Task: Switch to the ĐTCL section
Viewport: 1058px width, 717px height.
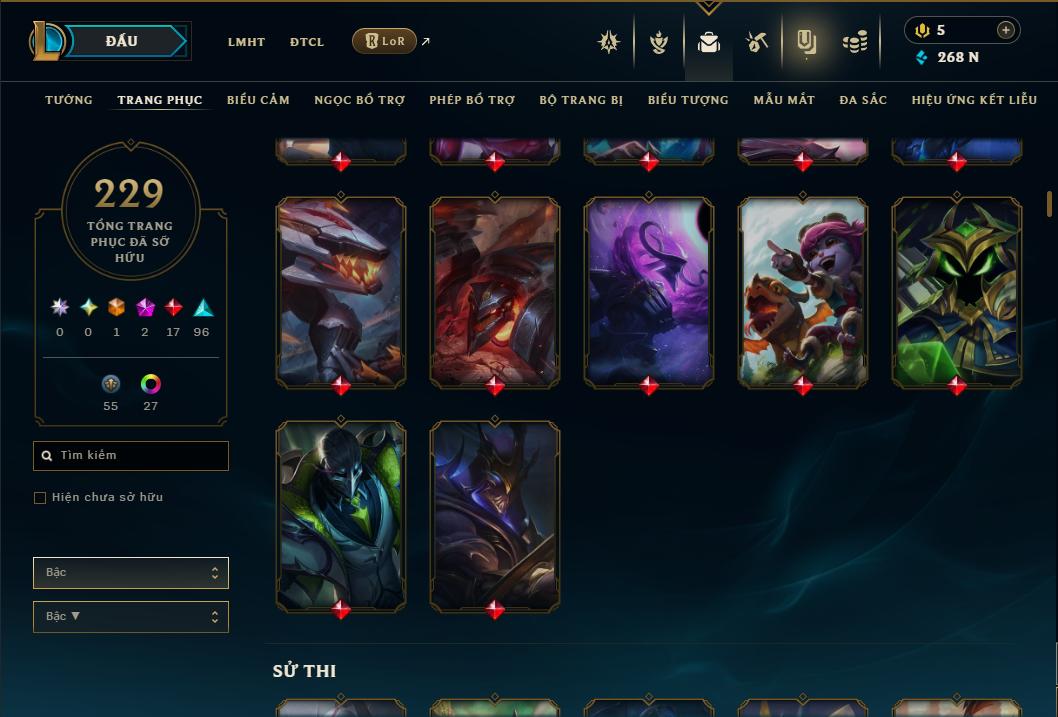Action: click(x=307, y=42)
